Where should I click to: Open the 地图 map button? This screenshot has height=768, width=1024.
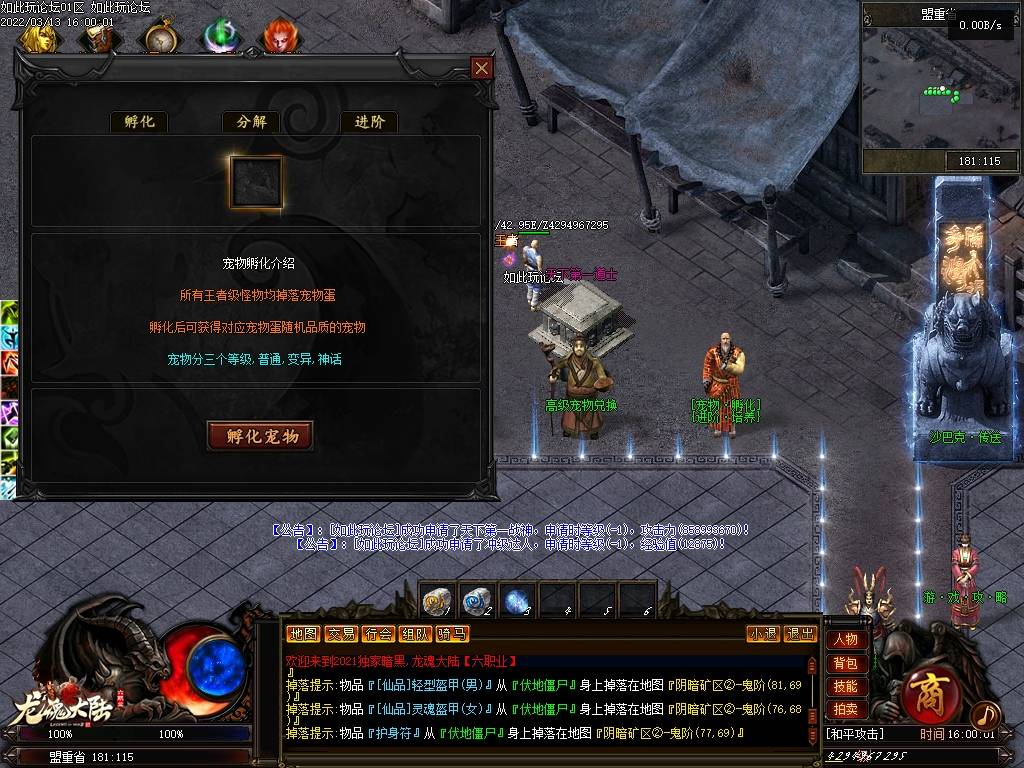(302, 634)
